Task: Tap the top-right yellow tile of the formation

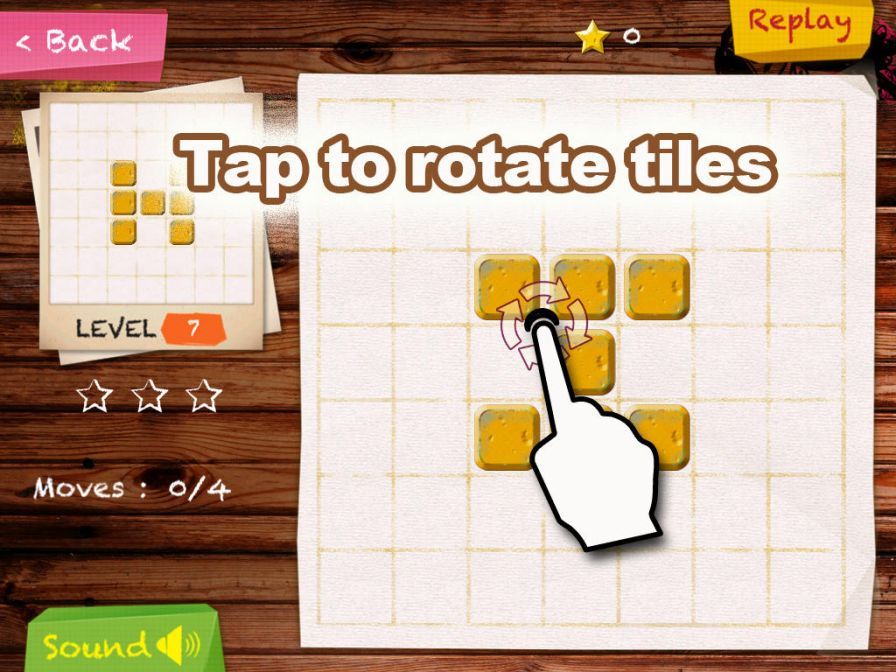Action: point(657,286)
